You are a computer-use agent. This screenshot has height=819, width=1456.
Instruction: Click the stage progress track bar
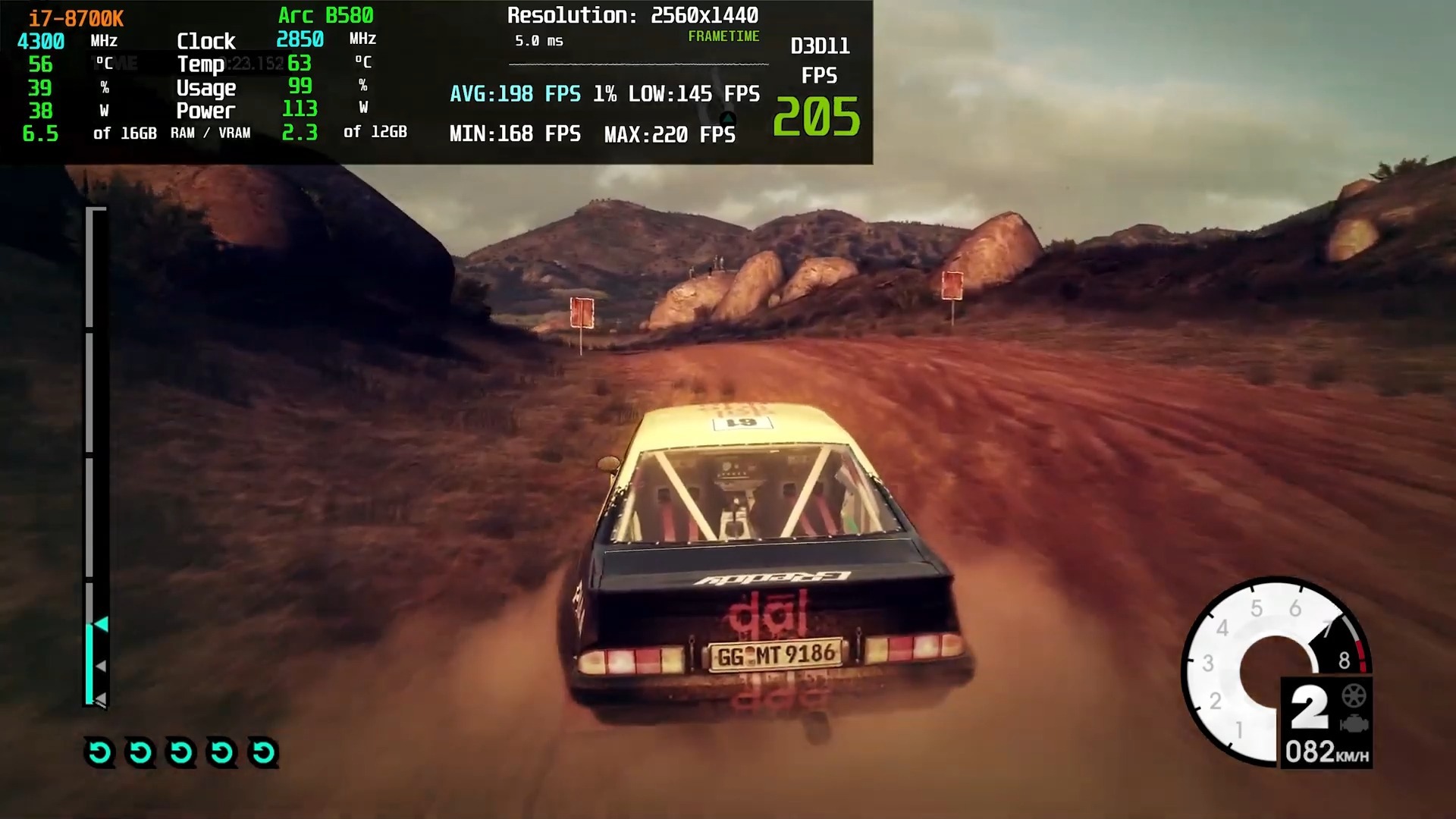90,456
